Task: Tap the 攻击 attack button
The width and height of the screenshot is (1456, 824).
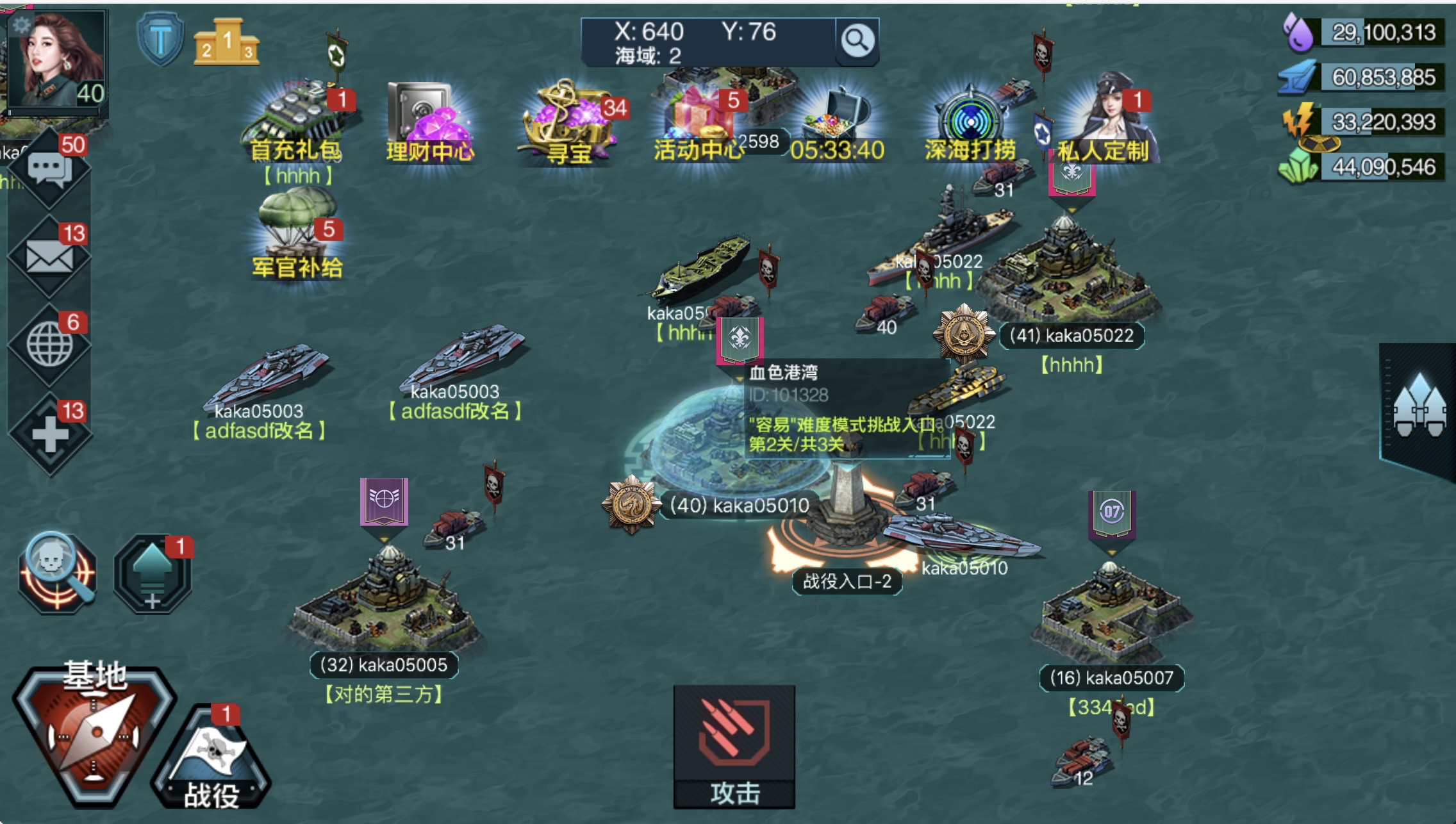Action: pos(734,746)
